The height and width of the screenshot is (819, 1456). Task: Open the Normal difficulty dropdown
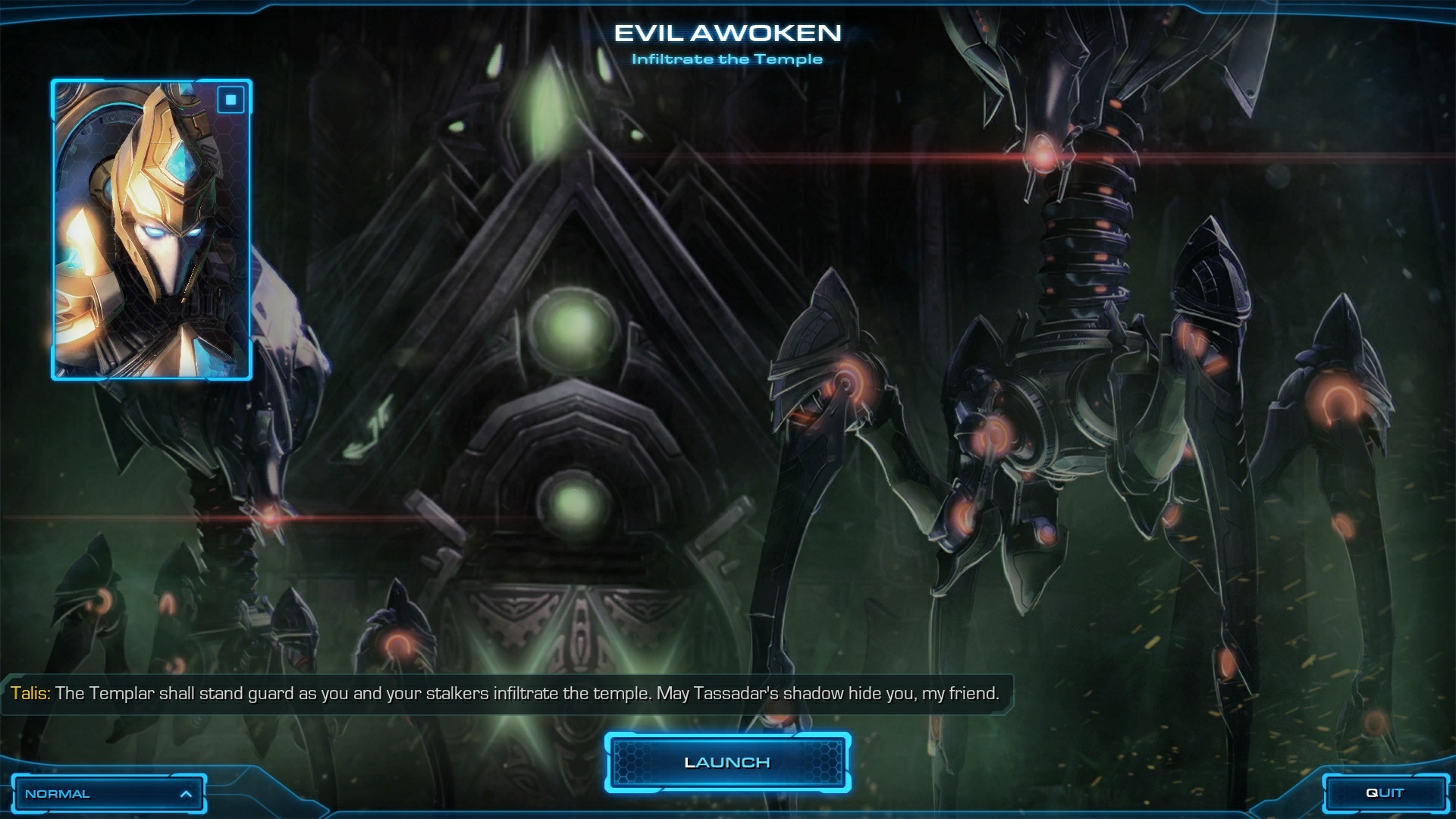(108, 794)
